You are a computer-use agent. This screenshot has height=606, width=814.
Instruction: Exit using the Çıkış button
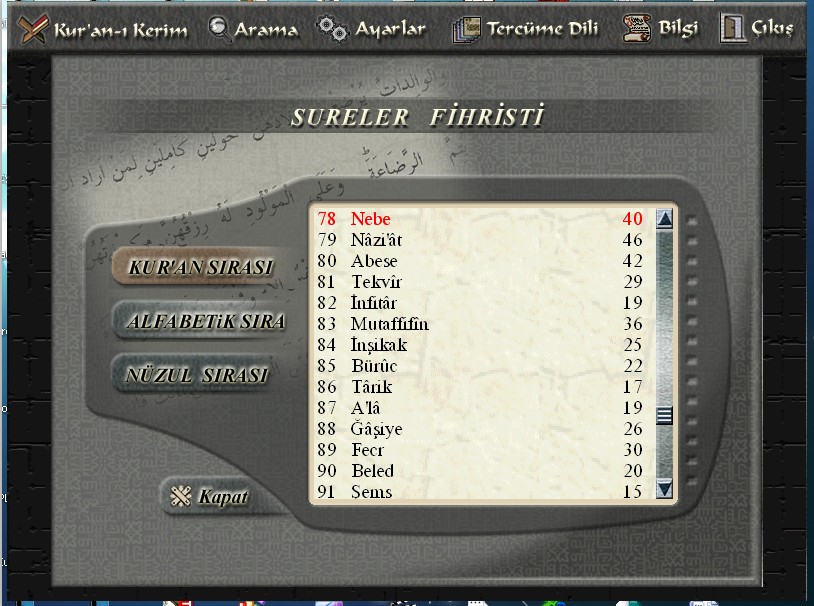click(757, 29)
